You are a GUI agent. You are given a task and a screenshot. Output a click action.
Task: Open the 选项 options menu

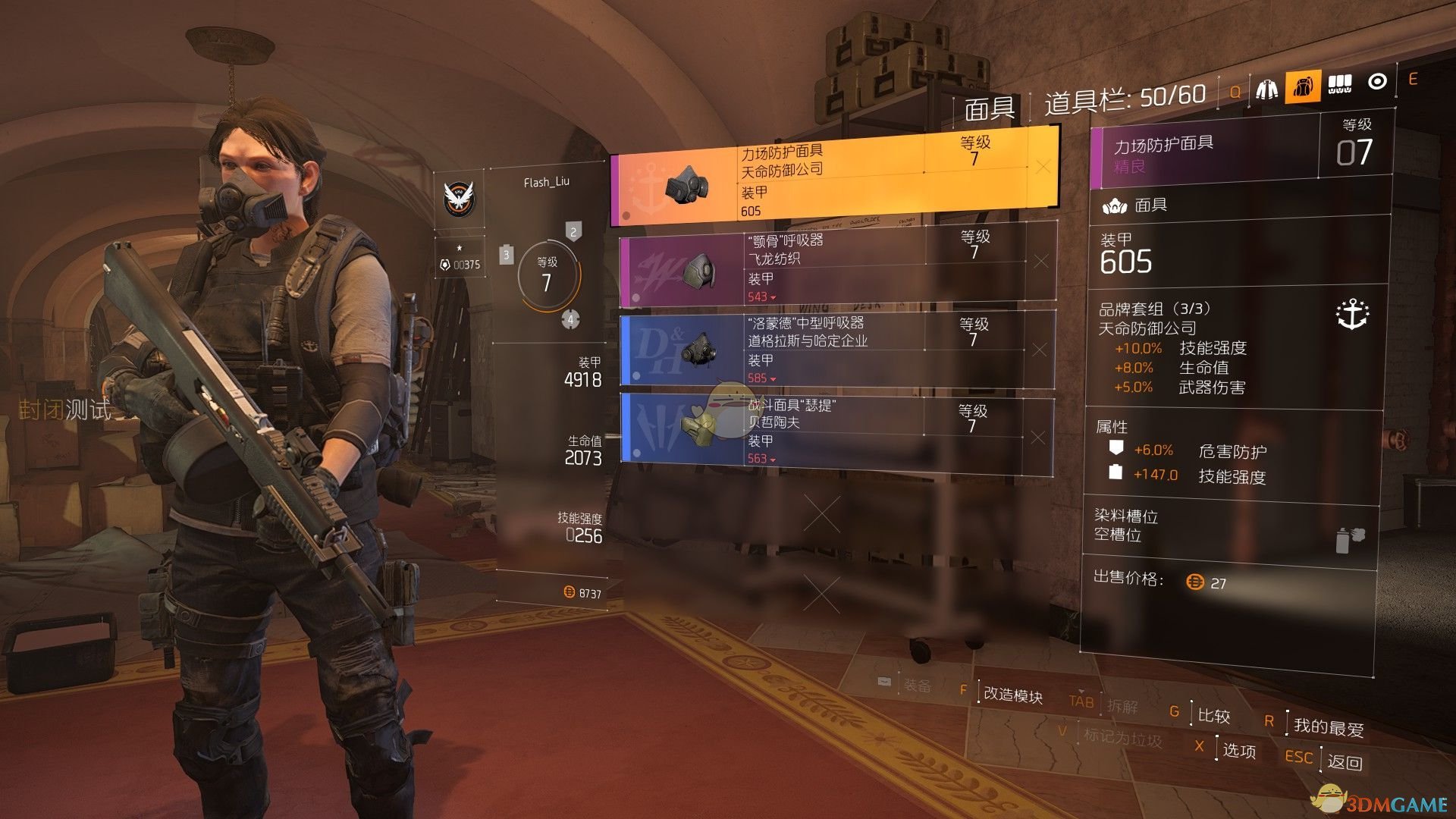pos(1239,750)
